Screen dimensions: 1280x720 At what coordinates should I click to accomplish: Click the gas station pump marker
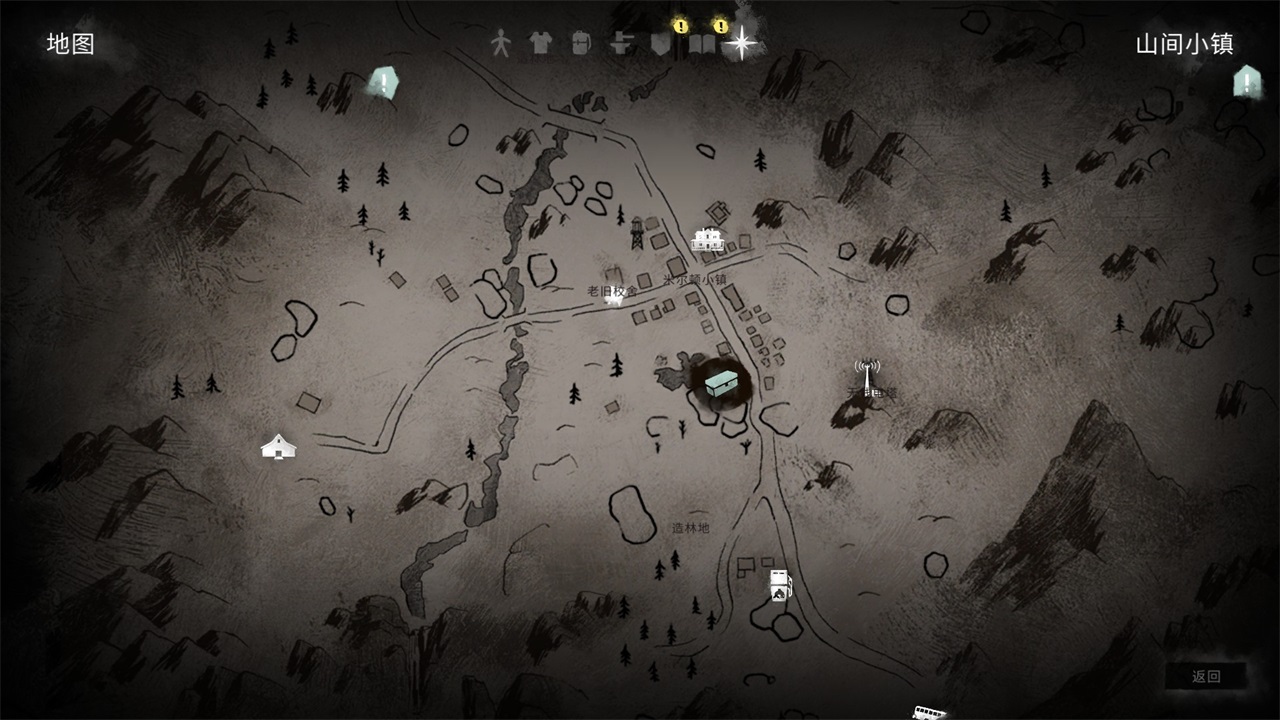coord(779,585)
